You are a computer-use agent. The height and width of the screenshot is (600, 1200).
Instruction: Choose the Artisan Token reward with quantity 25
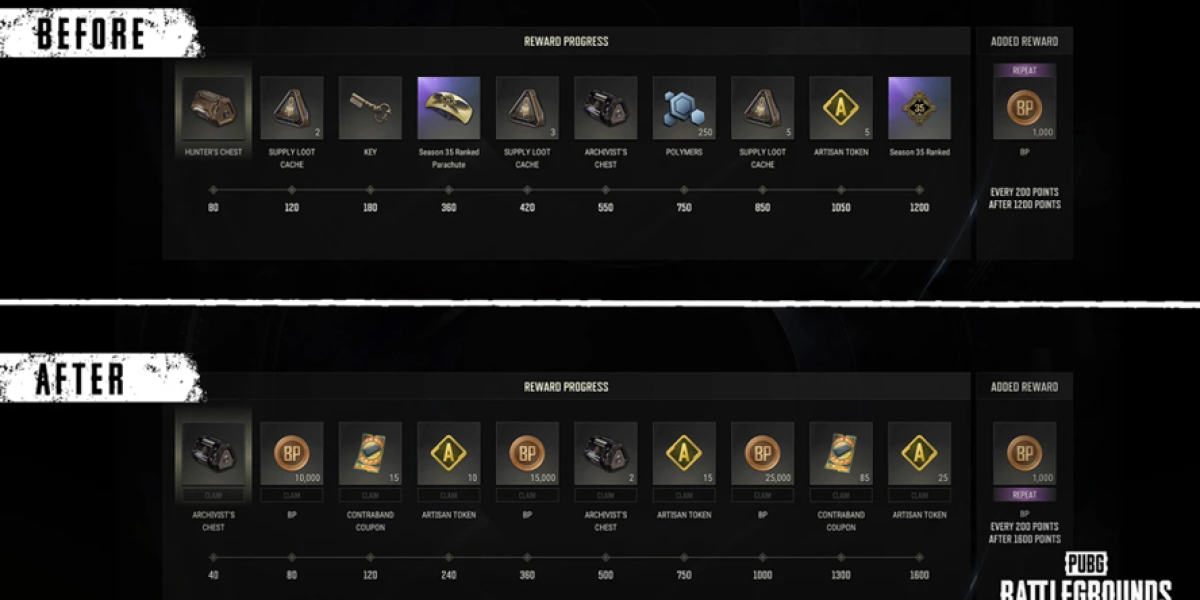(x=919, y=453)
